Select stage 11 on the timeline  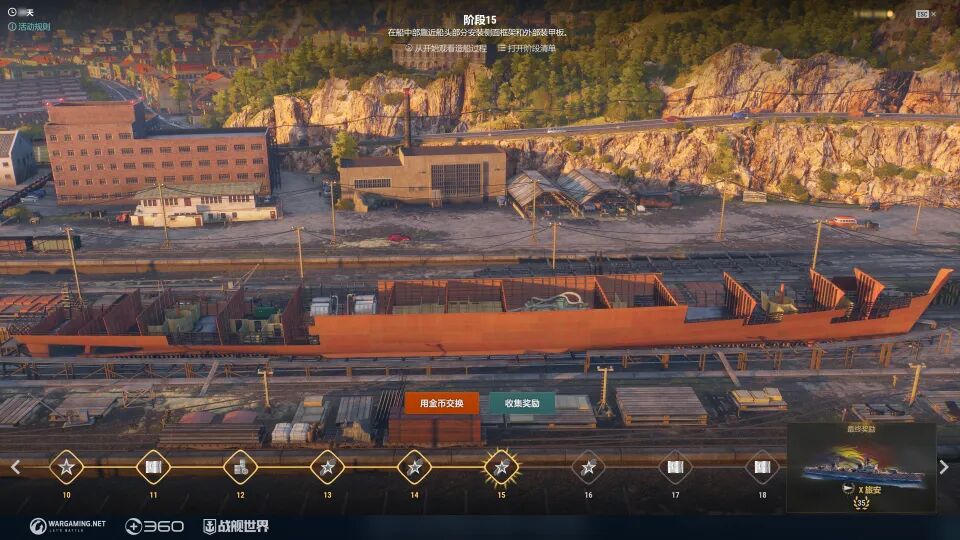click(153, 466)
